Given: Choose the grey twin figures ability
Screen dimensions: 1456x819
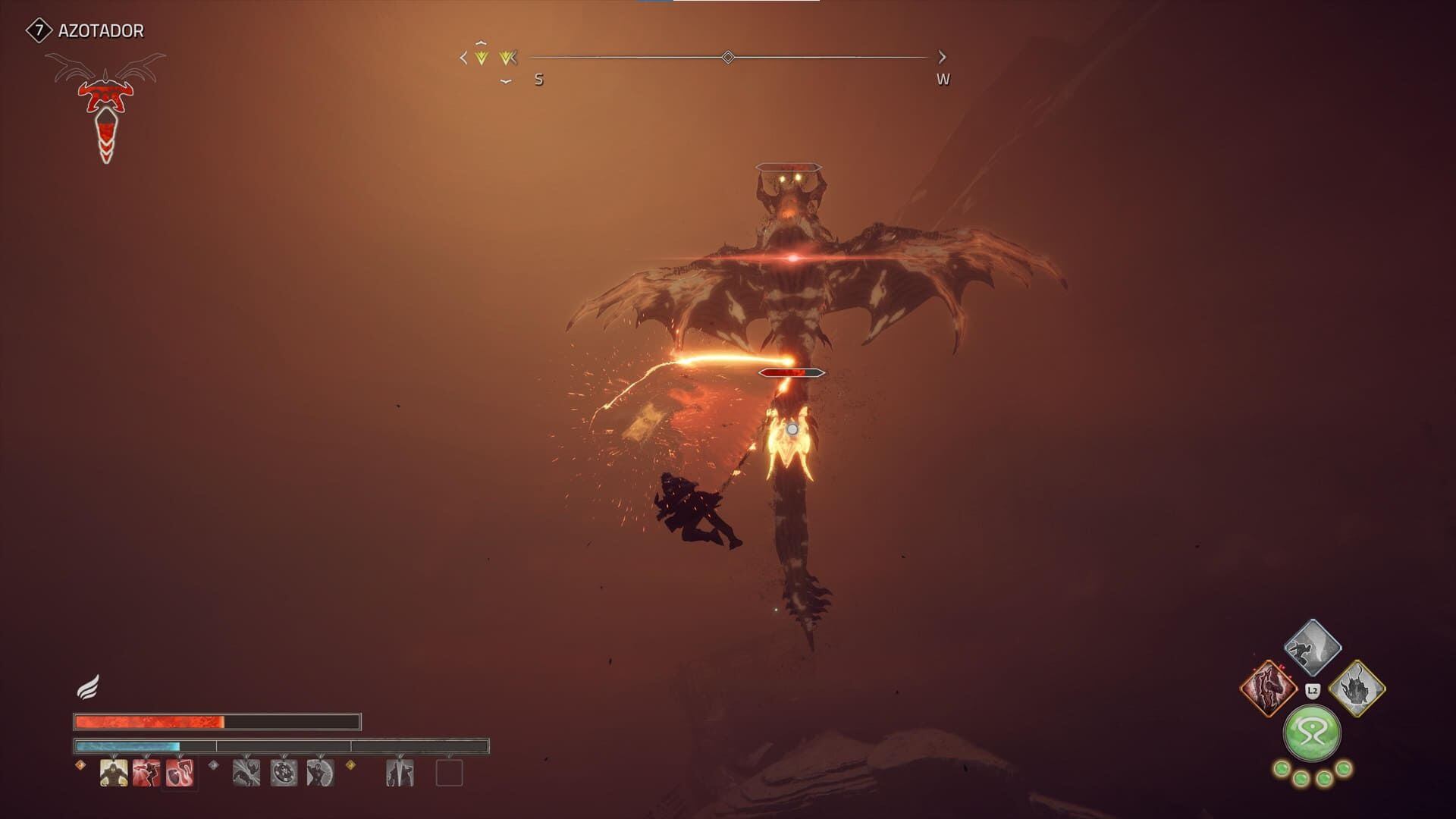Looking at the screenshot, I should [400, 773].
